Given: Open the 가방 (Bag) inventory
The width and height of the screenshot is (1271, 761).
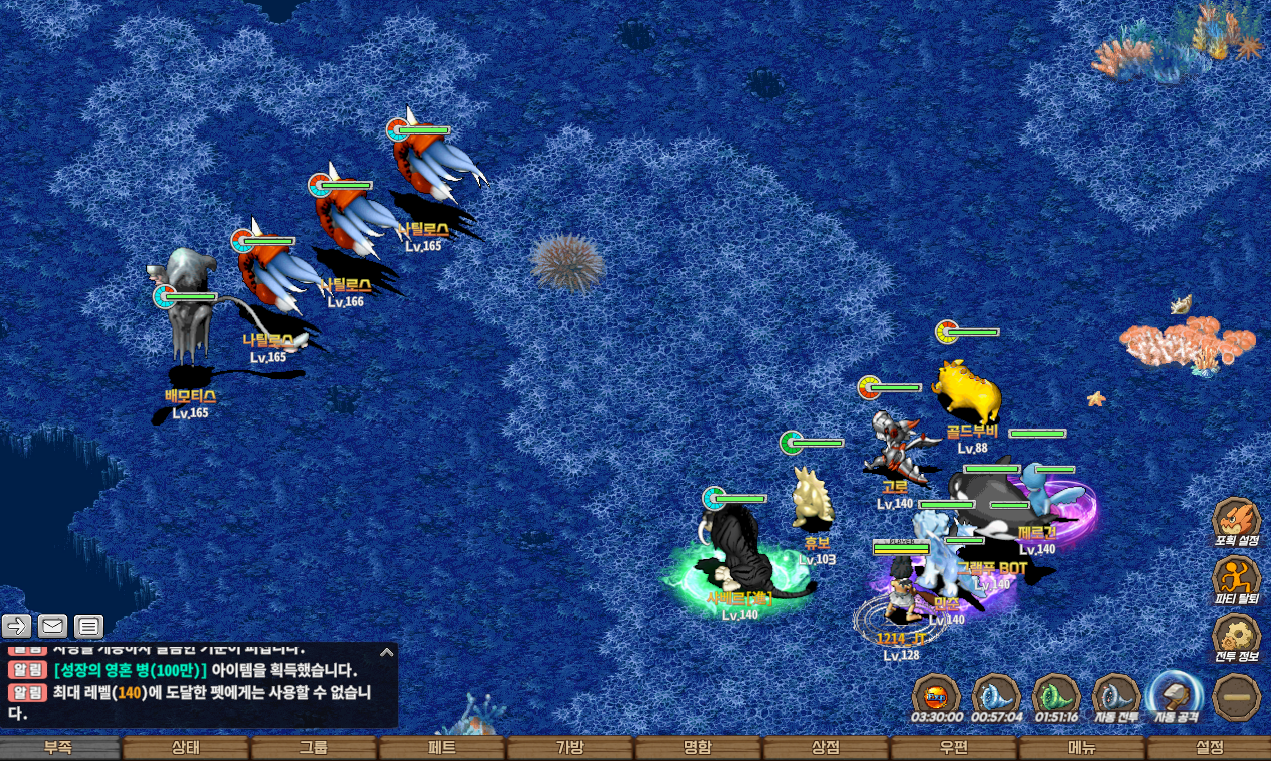Looking at the screenshot, I should 570,748.
